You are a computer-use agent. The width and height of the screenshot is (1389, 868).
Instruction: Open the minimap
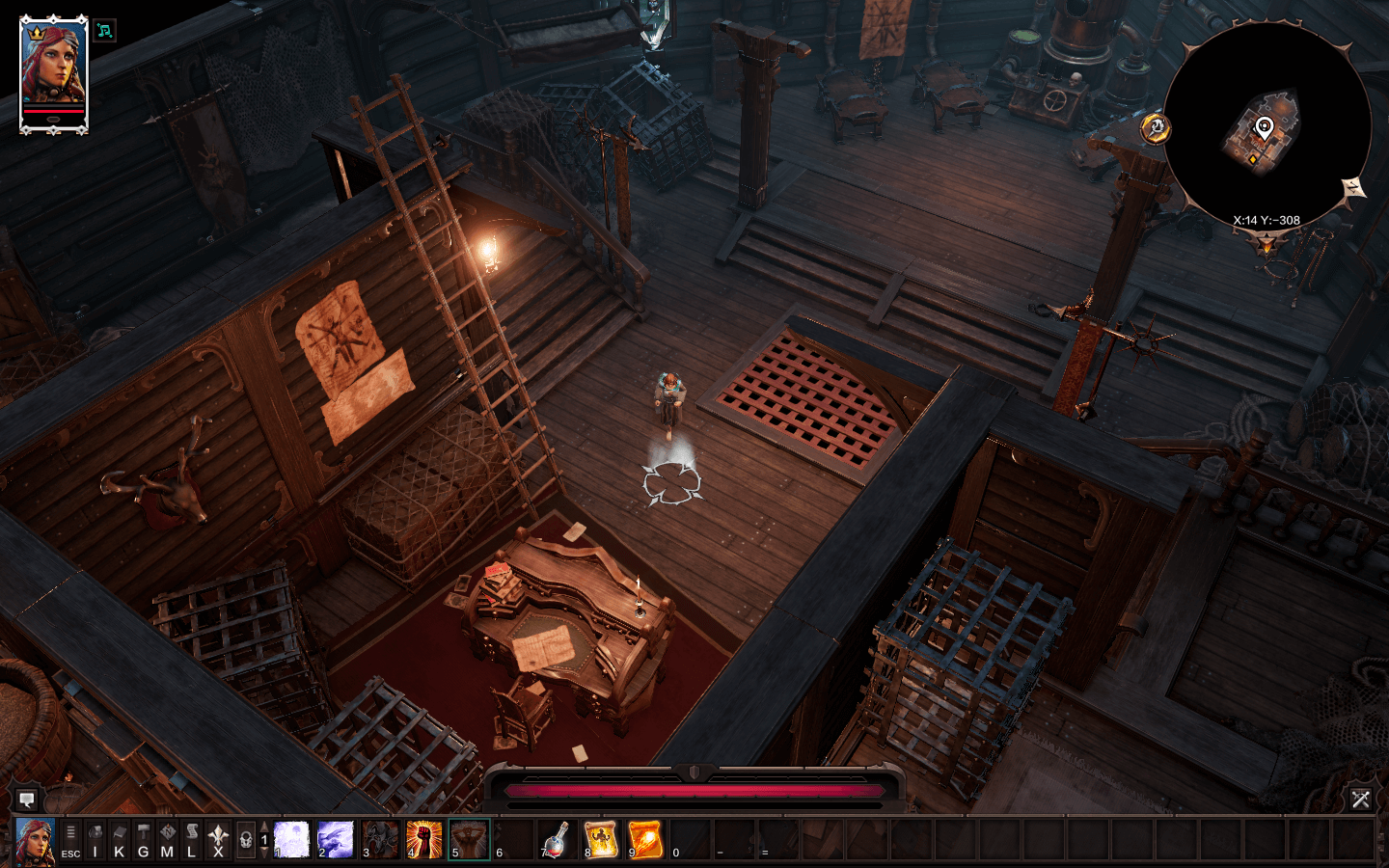(1266, 123)
